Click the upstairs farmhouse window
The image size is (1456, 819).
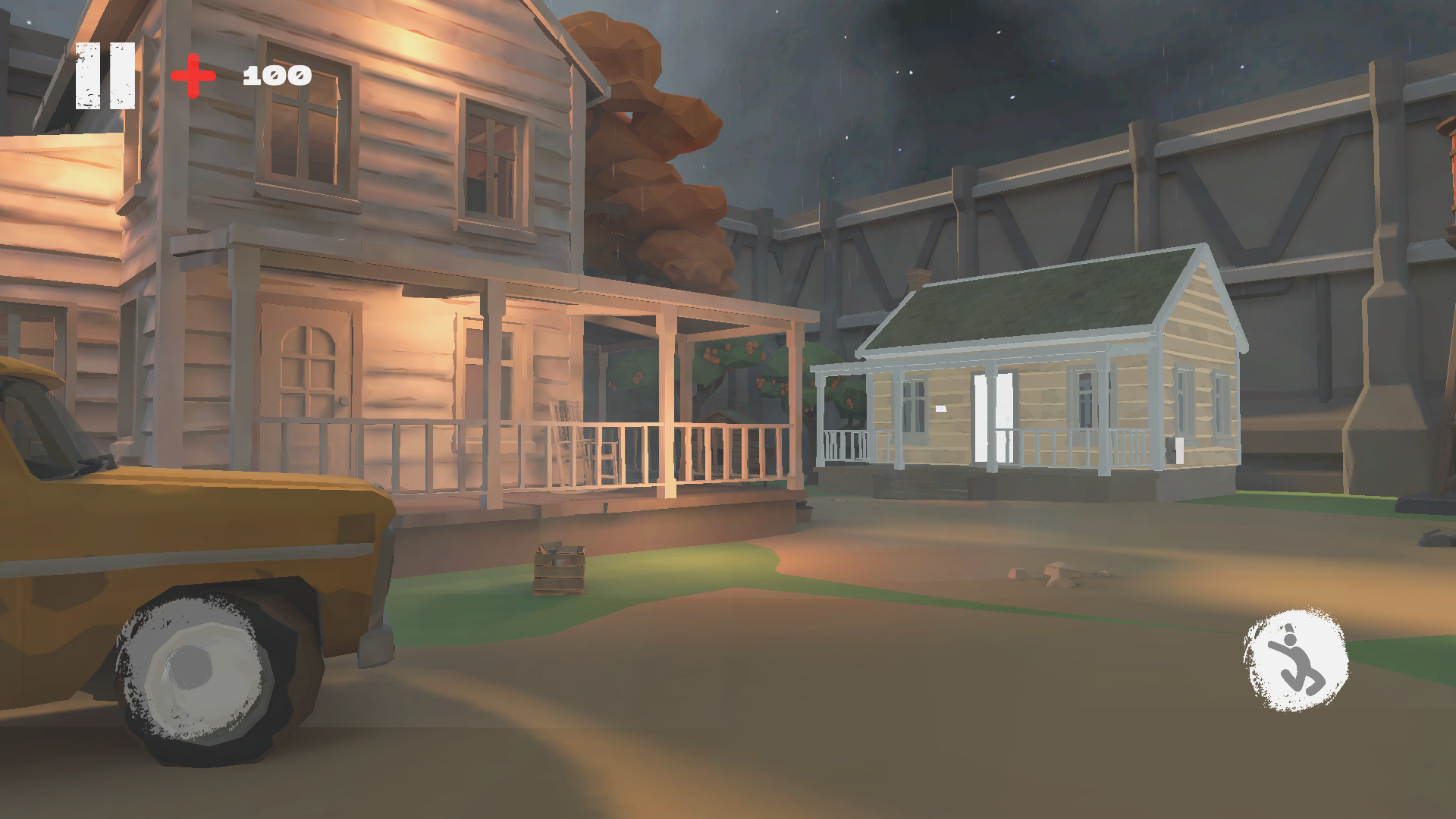pyautogui.click(x=493, y=159)
